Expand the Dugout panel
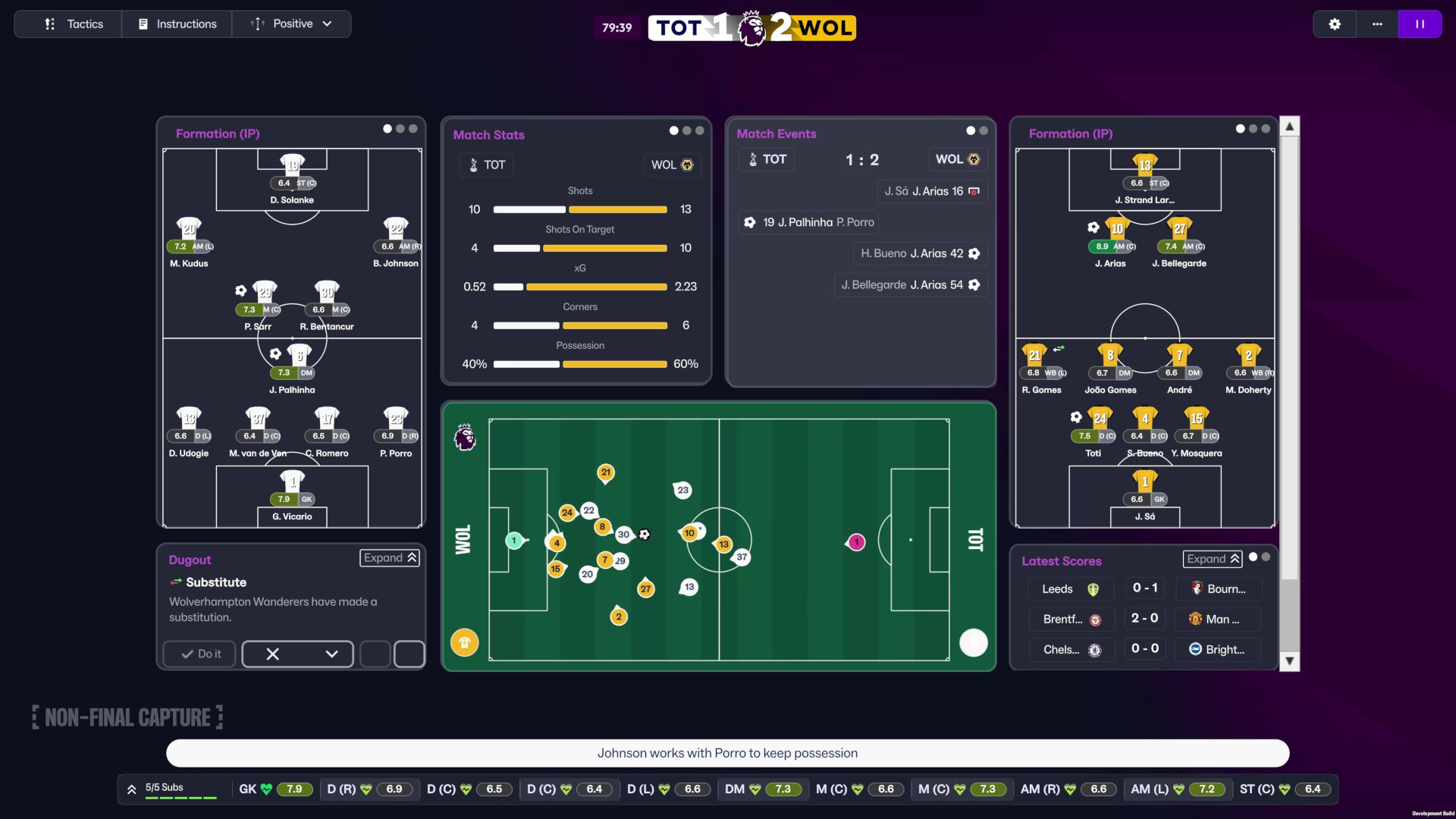Viewport: 1456px width, 819px height. pyautogui.click(x=389, y=558)
